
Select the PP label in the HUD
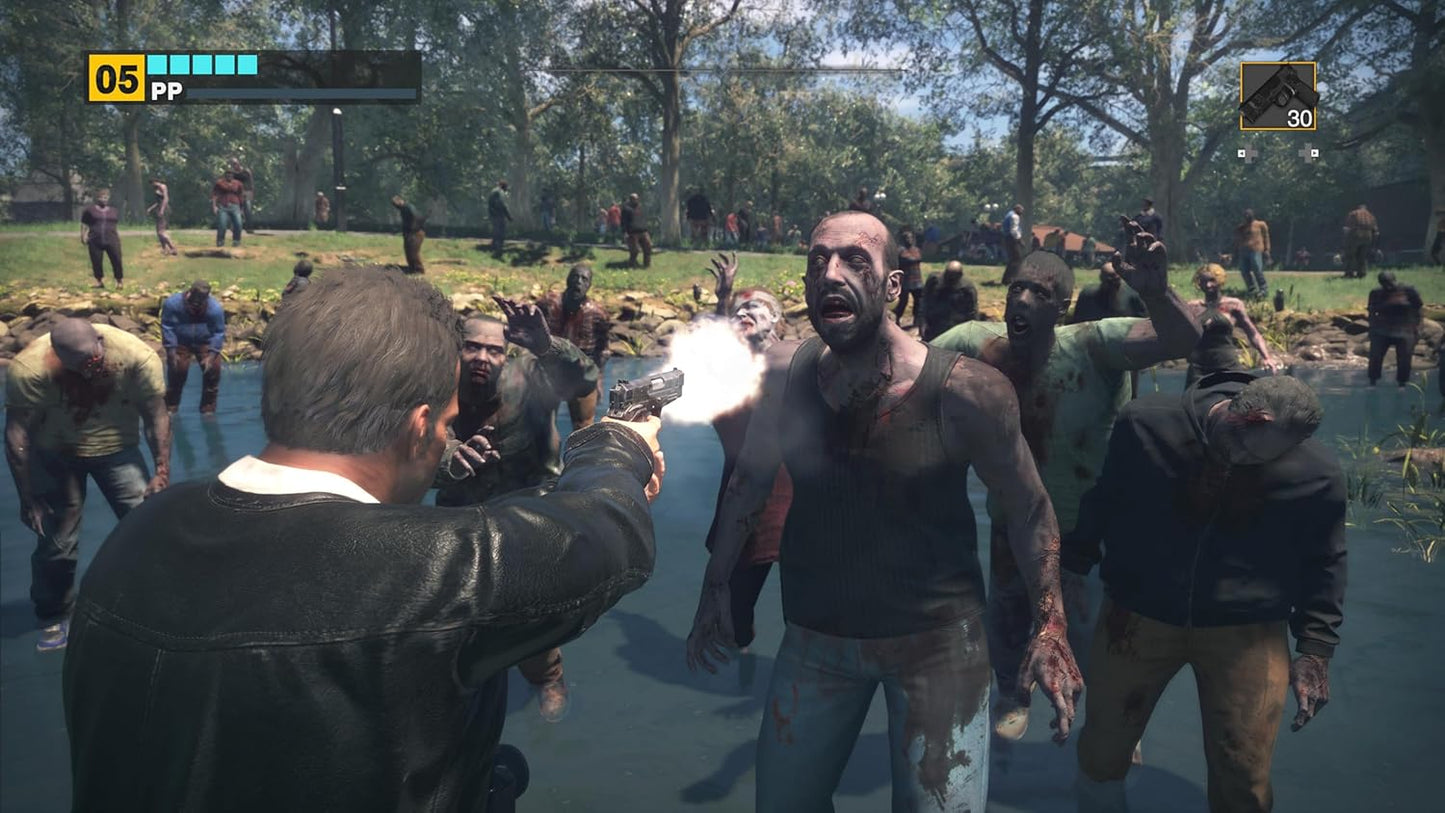click(x=167, y=90)
